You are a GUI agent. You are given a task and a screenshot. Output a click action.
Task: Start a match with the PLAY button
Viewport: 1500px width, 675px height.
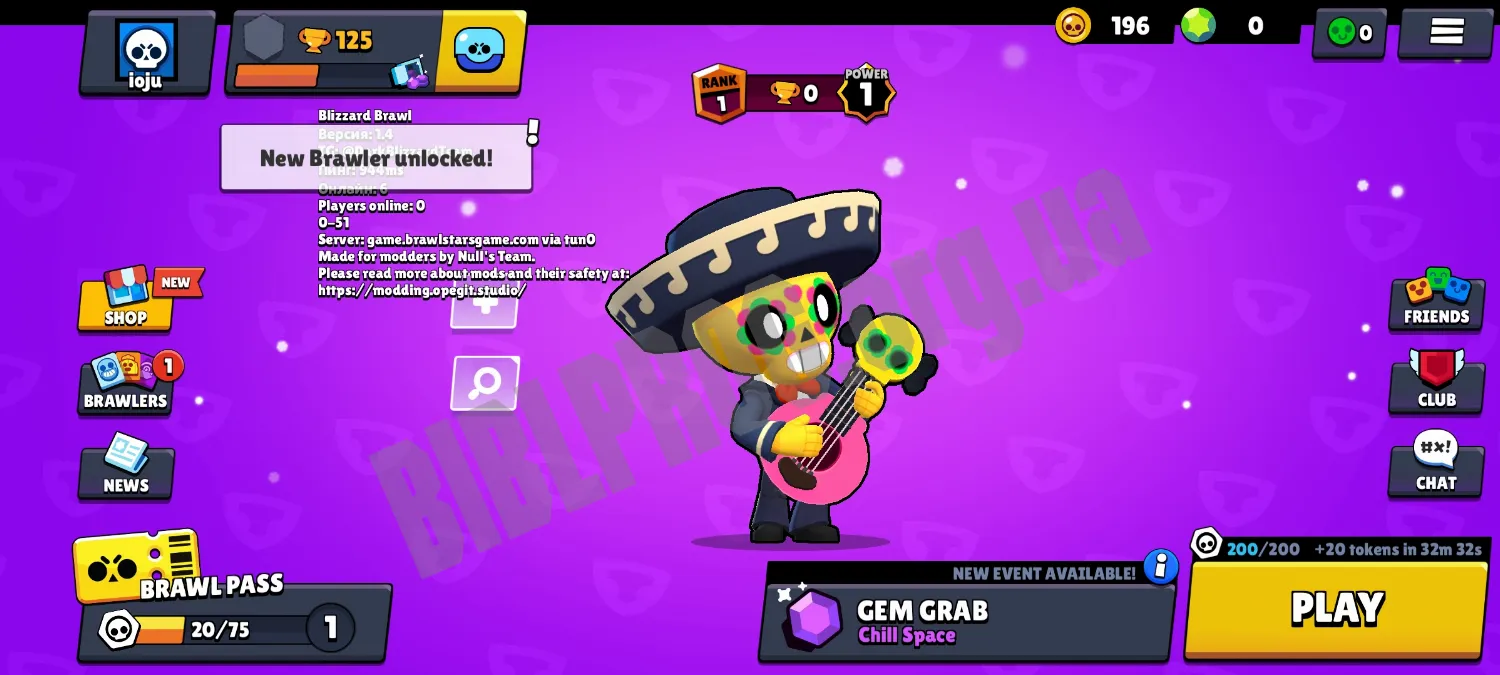tap(1336, 609)
